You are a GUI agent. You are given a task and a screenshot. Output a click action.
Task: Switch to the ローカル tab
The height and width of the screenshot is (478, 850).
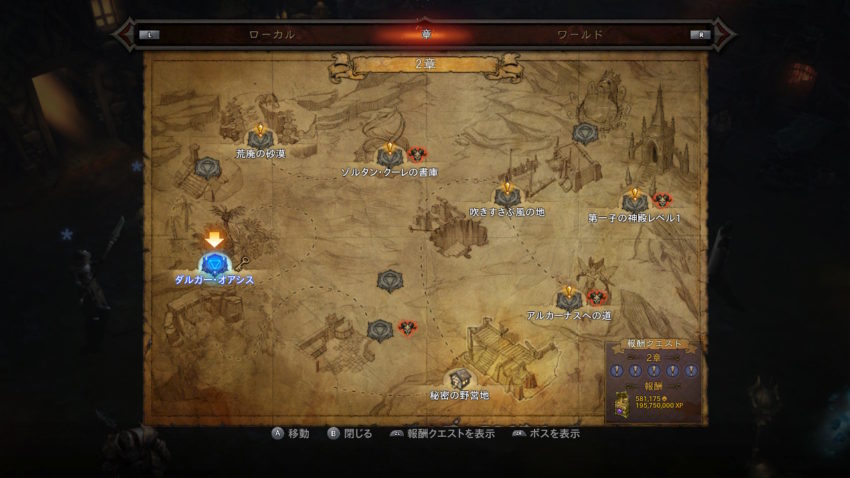271,34
